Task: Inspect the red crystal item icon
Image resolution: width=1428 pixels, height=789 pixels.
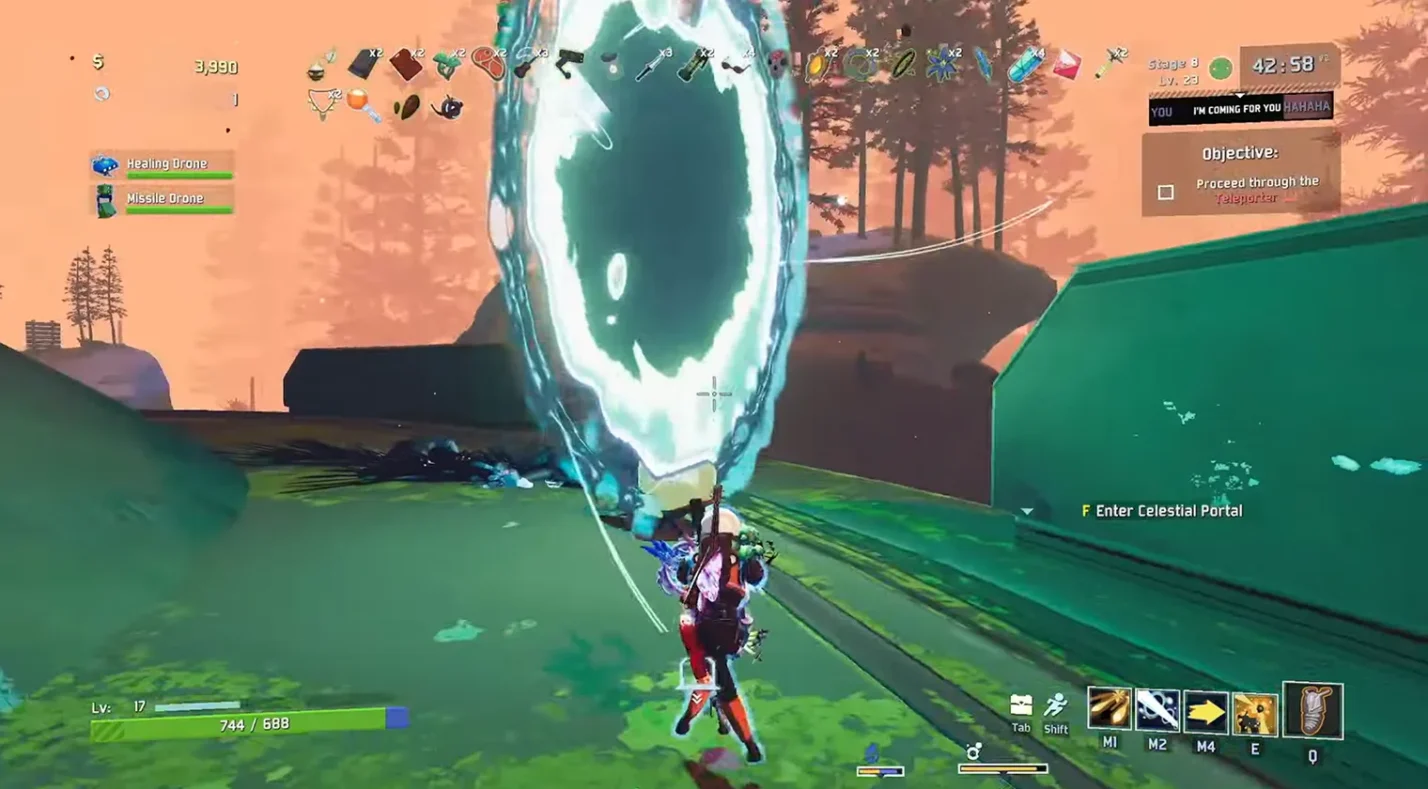Action: pyautogui.click(x=1066, y=64)
